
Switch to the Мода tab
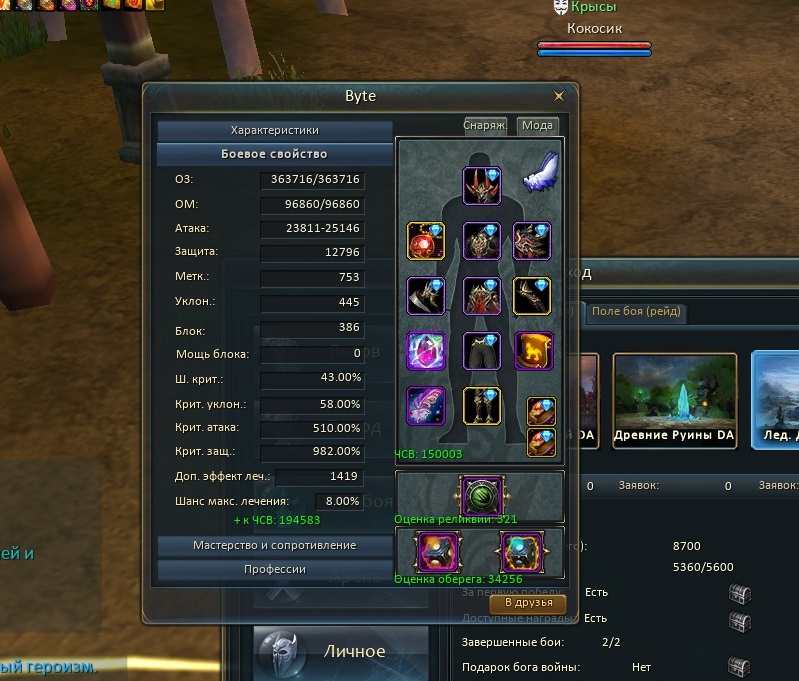click(x=537, y=126)
